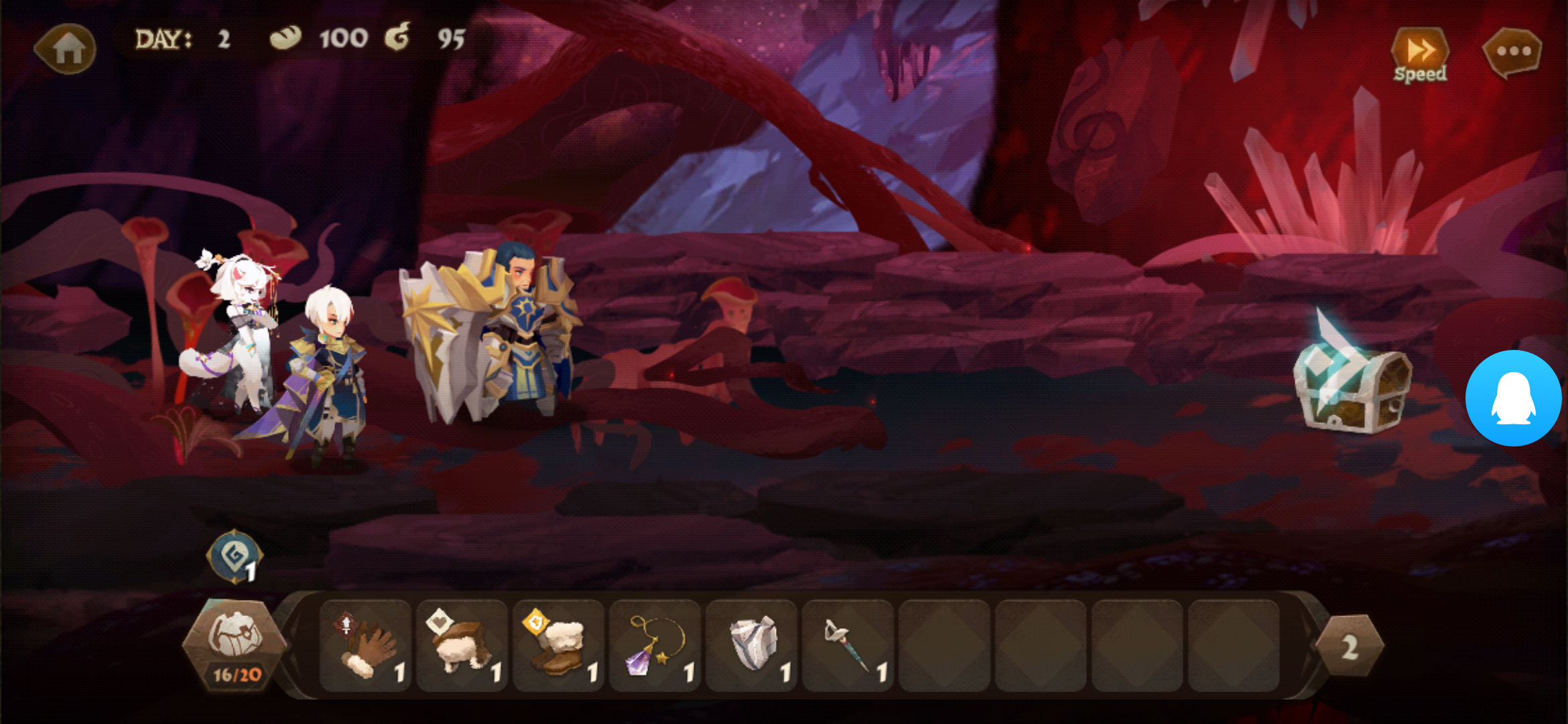Select the silver chest armor slot
The image size is (1568, 724).
[752, 646]
